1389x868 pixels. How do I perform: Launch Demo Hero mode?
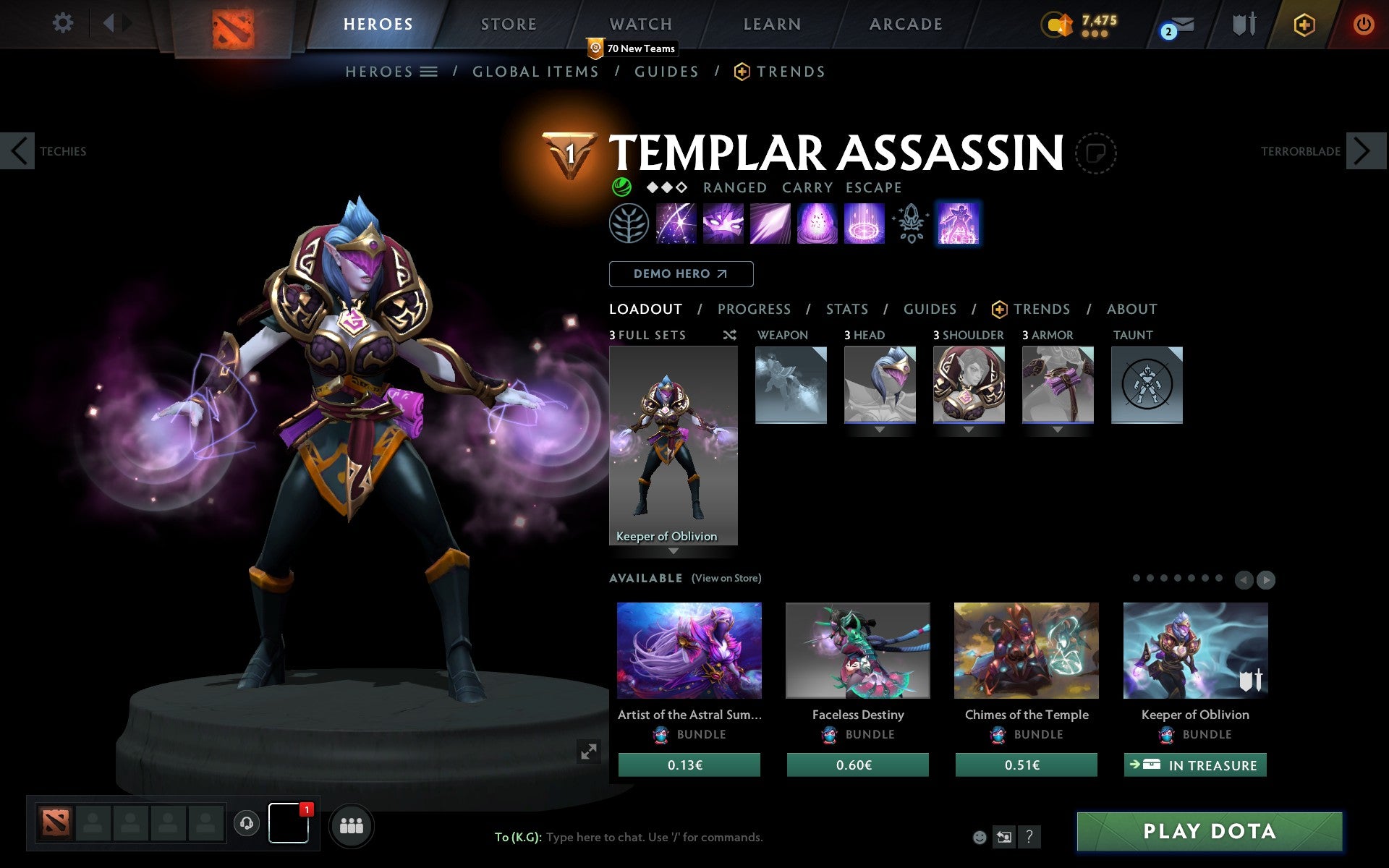point(681,274)
